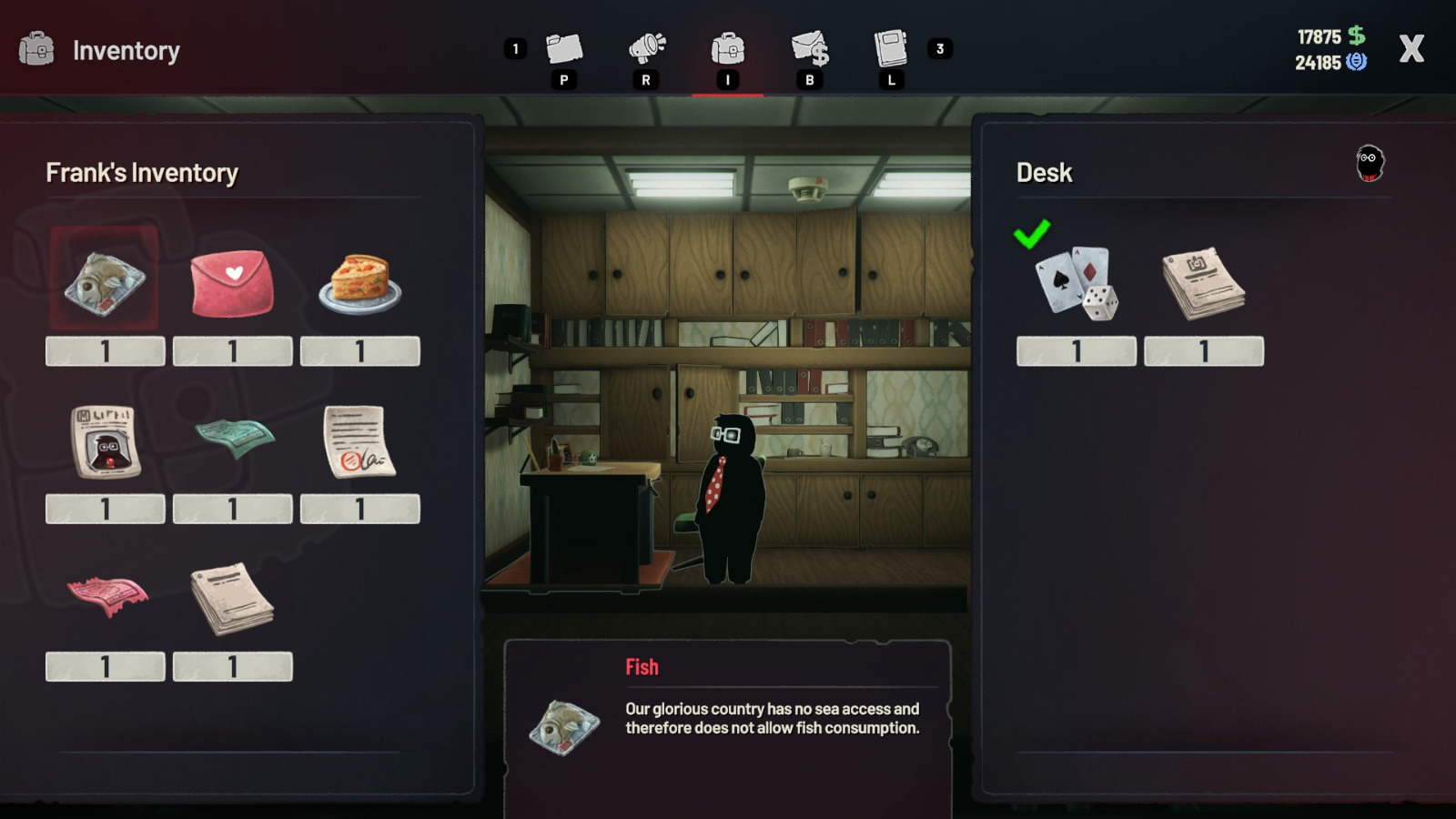
Task: Select the grey paper stack in Frank's inventory
Action: click(x=232, y=598)
